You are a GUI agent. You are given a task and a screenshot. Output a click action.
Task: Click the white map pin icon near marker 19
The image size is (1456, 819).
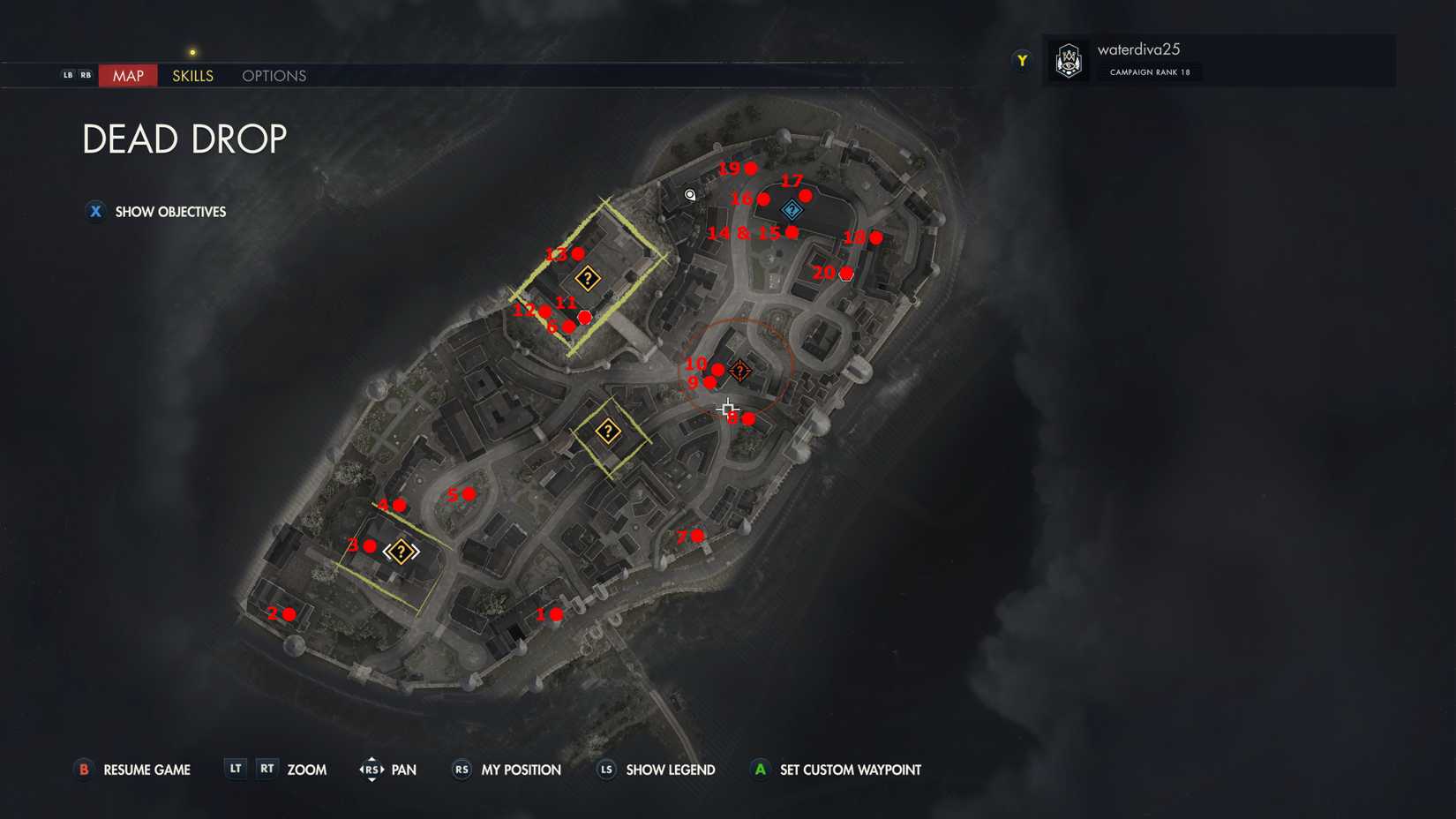689,195
